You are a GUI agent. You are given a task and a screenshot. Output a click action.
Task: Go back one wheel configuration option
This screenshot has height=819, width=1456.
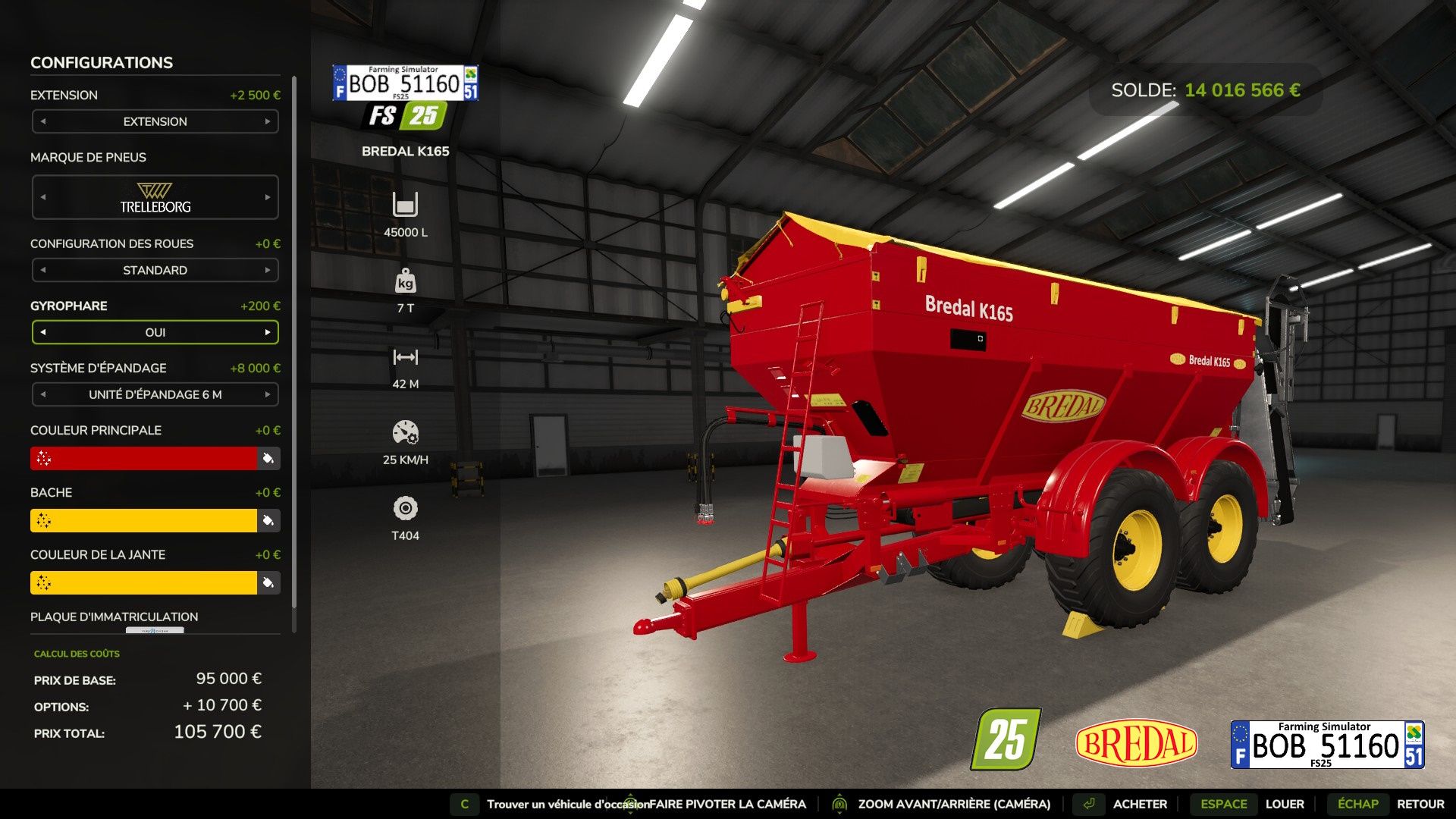tap(43, 270)
